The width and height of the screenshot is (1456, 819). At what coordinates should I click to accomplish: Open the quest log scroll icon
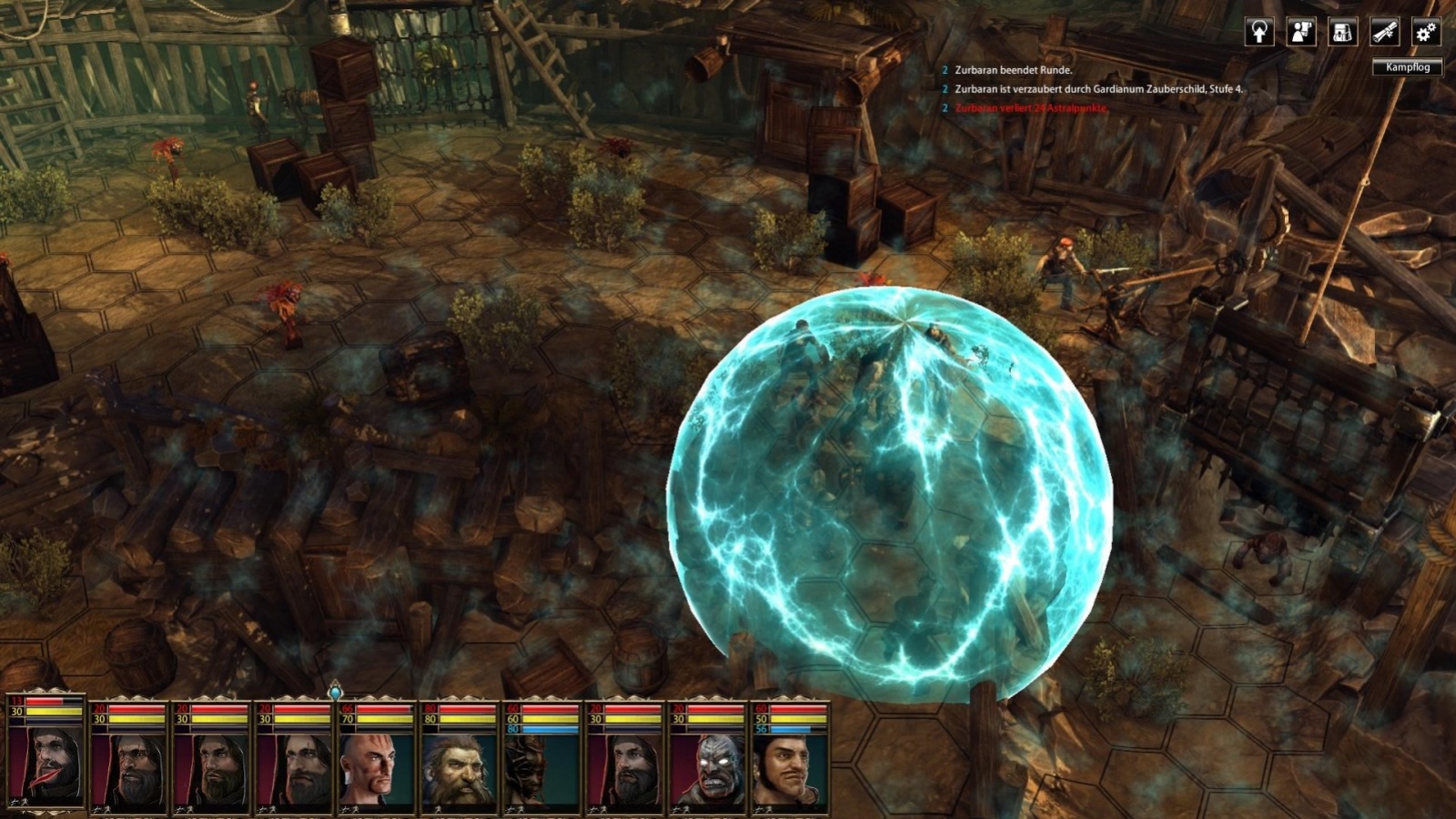pos(1383,32)
